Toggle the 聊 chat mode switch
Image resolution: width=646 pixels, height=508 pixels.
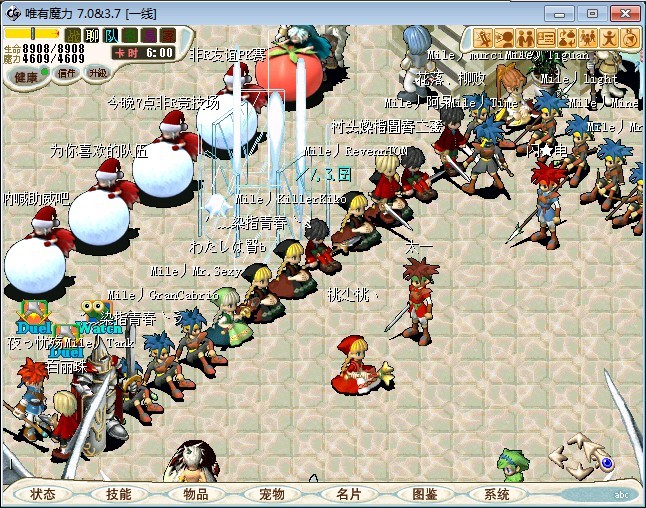[x=91, y=35]
